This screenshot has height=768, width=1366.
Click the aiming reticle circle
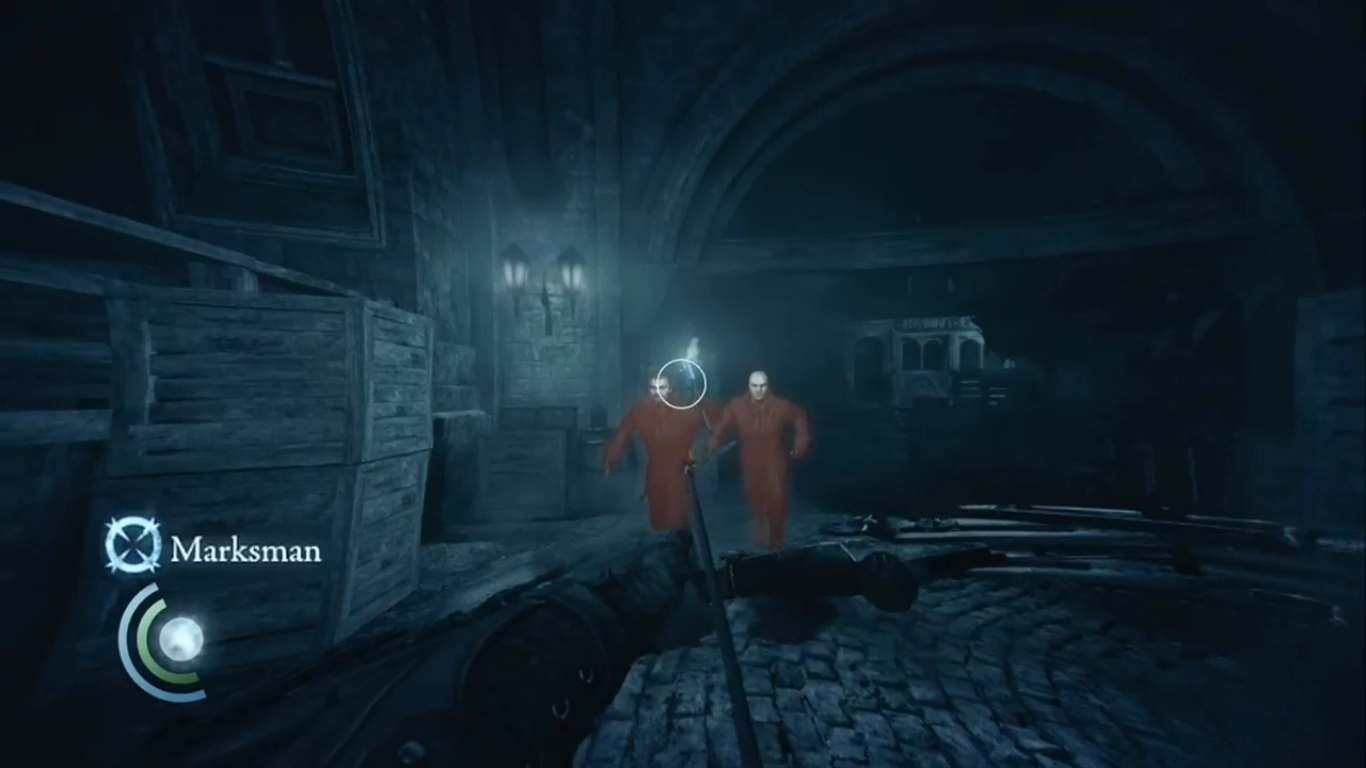681,383
